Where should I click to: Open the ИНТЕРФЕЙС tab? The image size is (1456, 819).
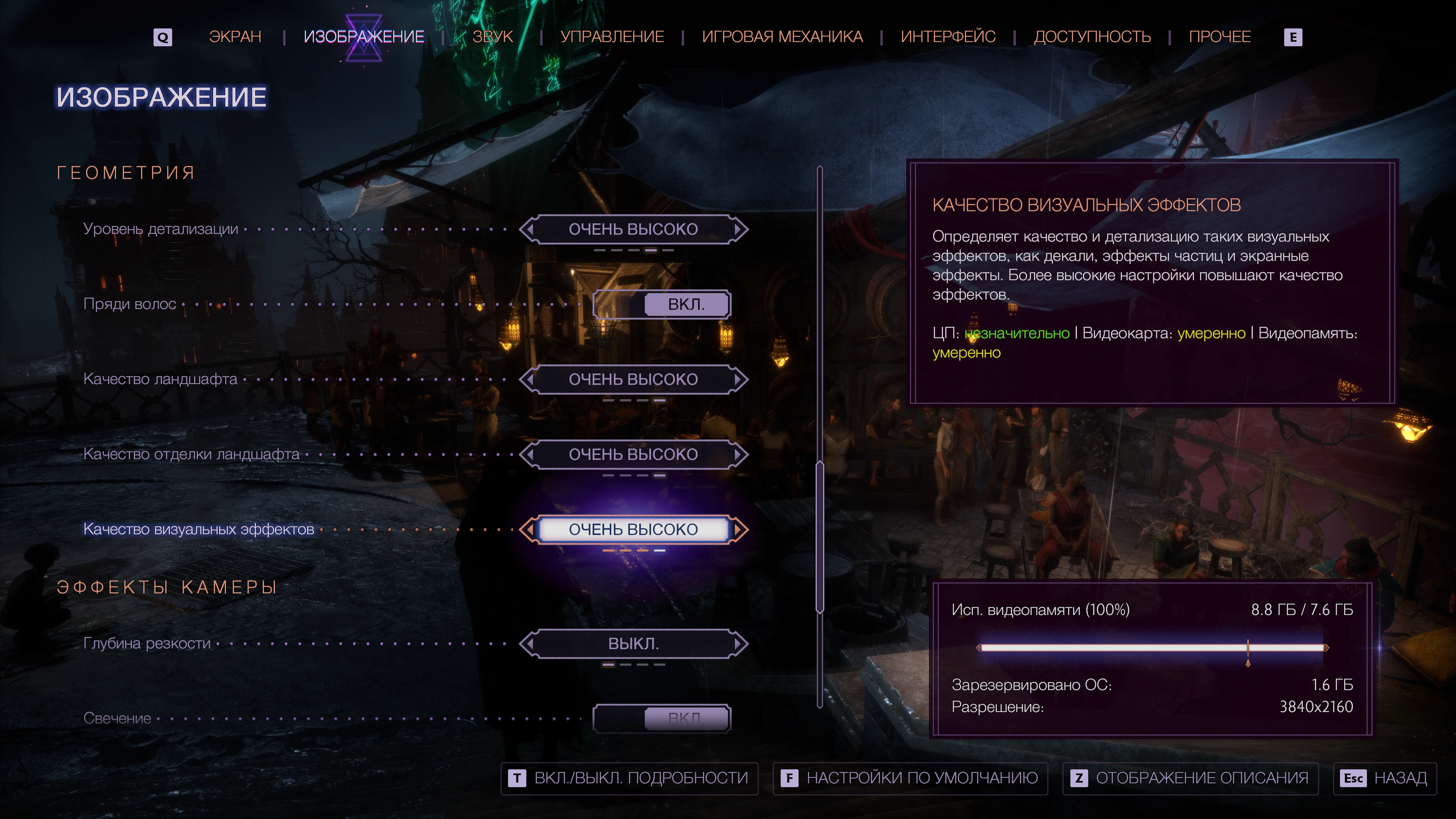[x=948, y=37]
